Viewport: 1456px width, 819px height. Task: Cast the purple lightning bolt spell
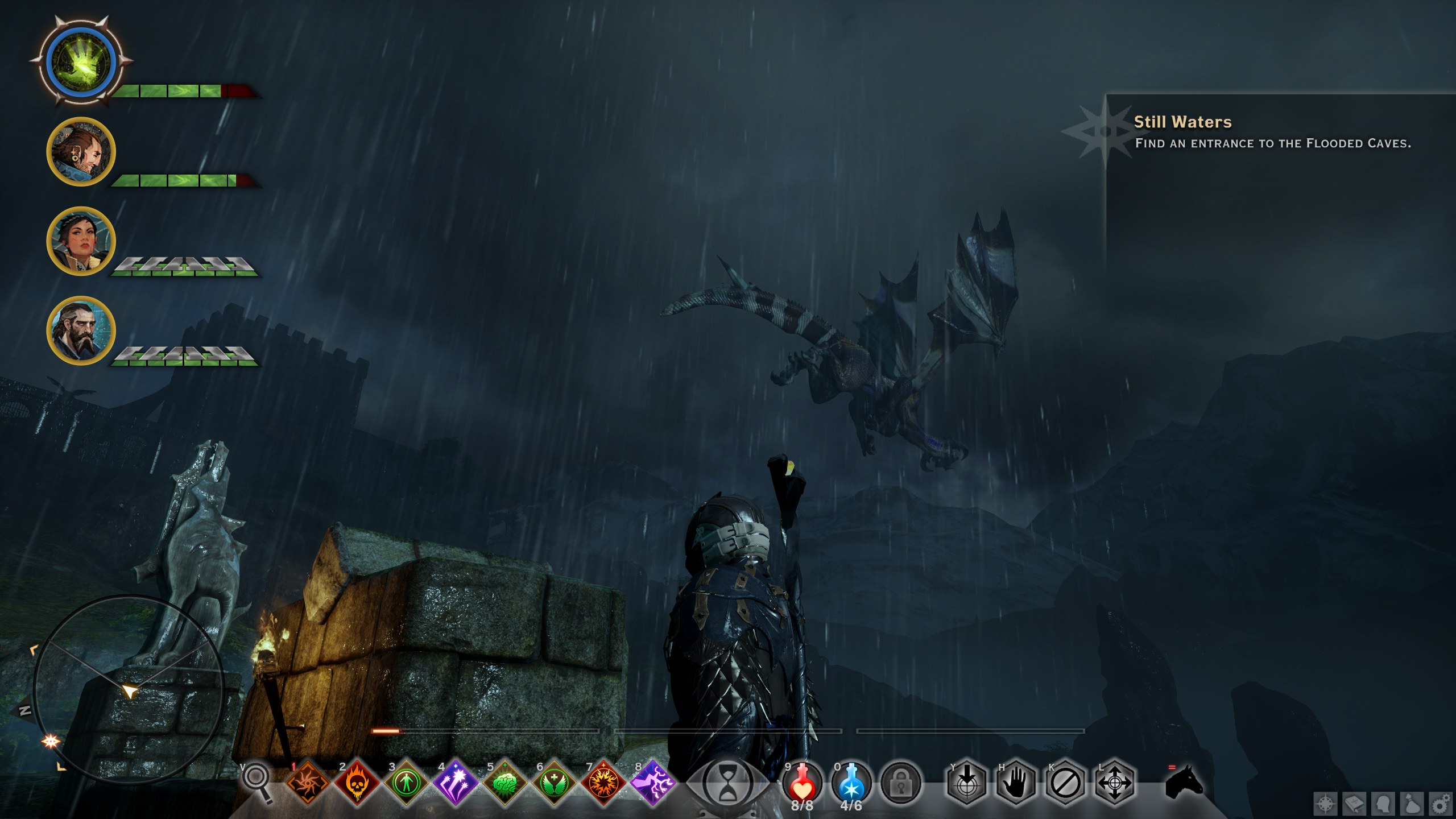coord(653,783)
